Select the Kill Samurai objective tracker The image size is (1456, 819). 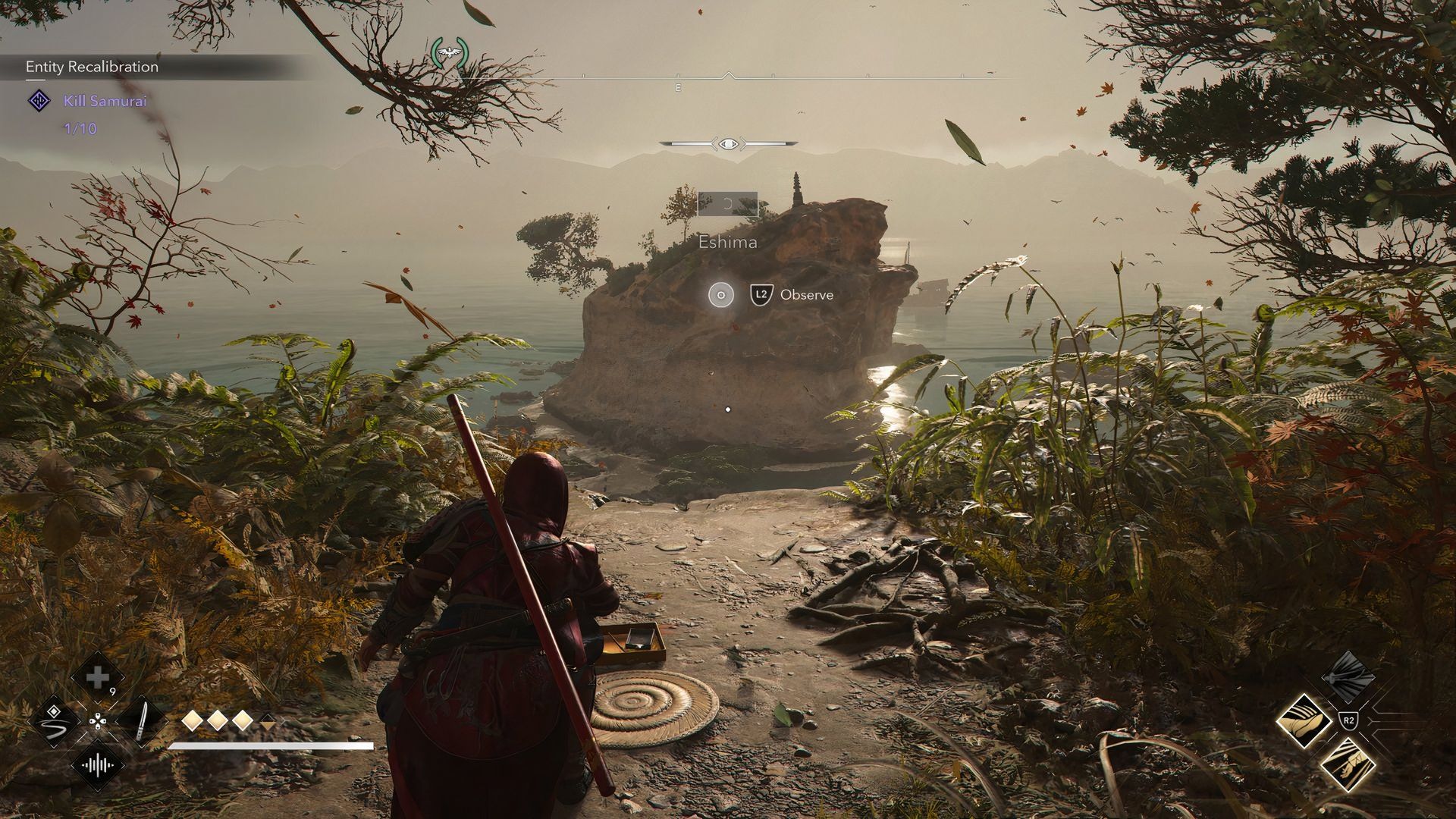pyautogui.click(x=105, y=101)
